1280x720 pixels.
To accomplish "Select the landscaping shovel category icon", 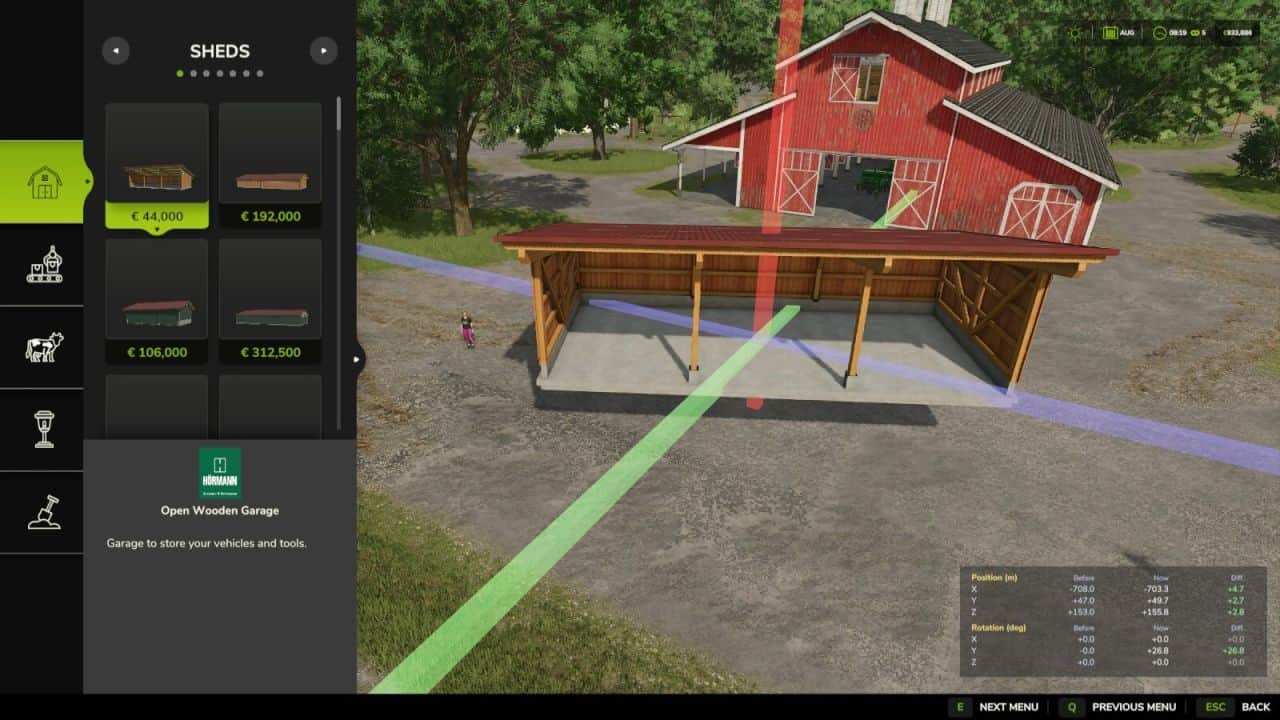I will coord(44,510).
